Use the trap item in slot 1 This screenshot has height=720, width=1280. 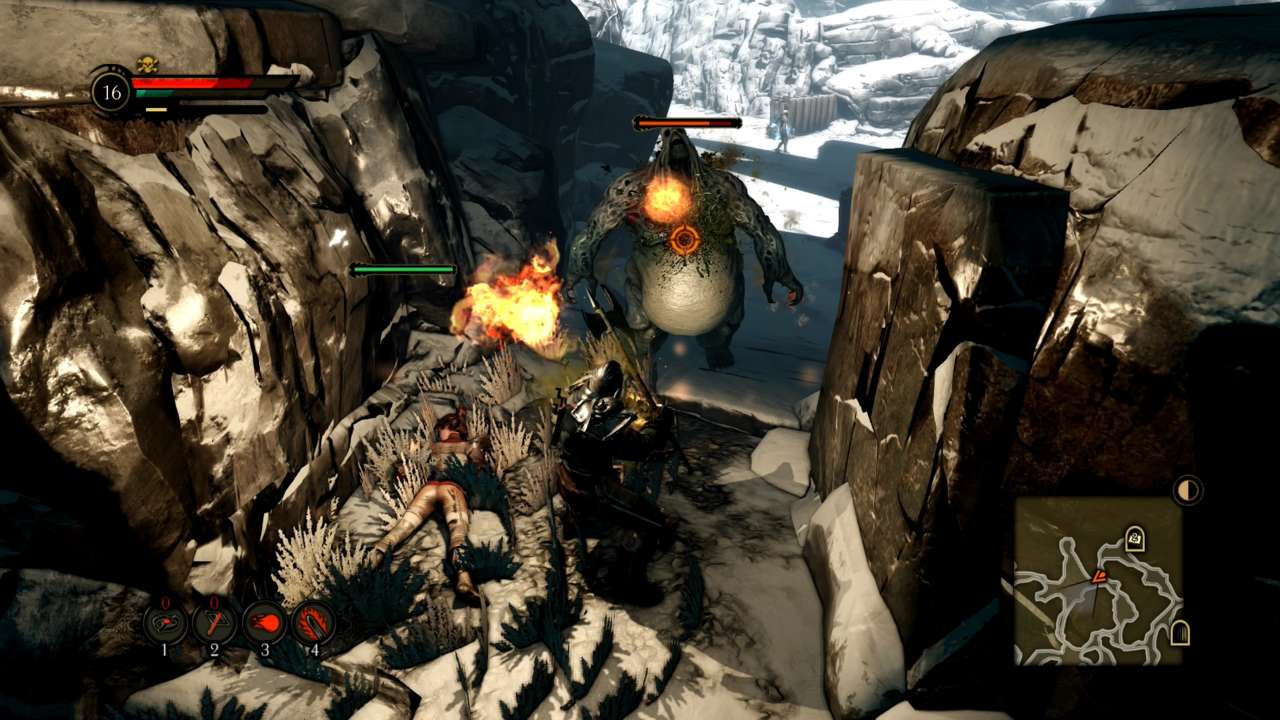[x=165, y=623]
